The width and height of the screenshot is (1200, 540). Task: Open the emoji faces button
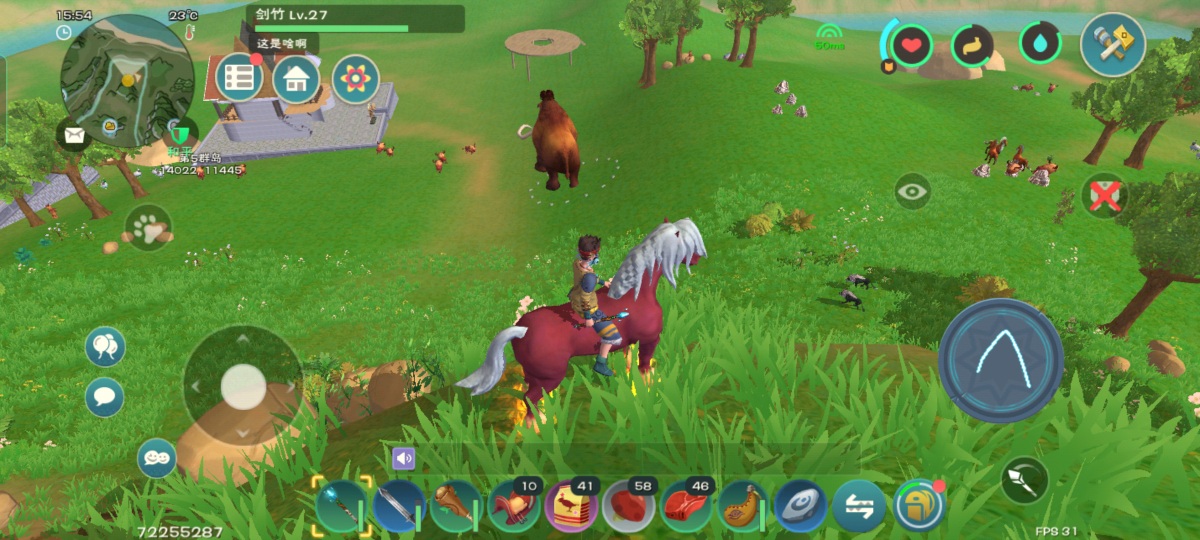157,458
